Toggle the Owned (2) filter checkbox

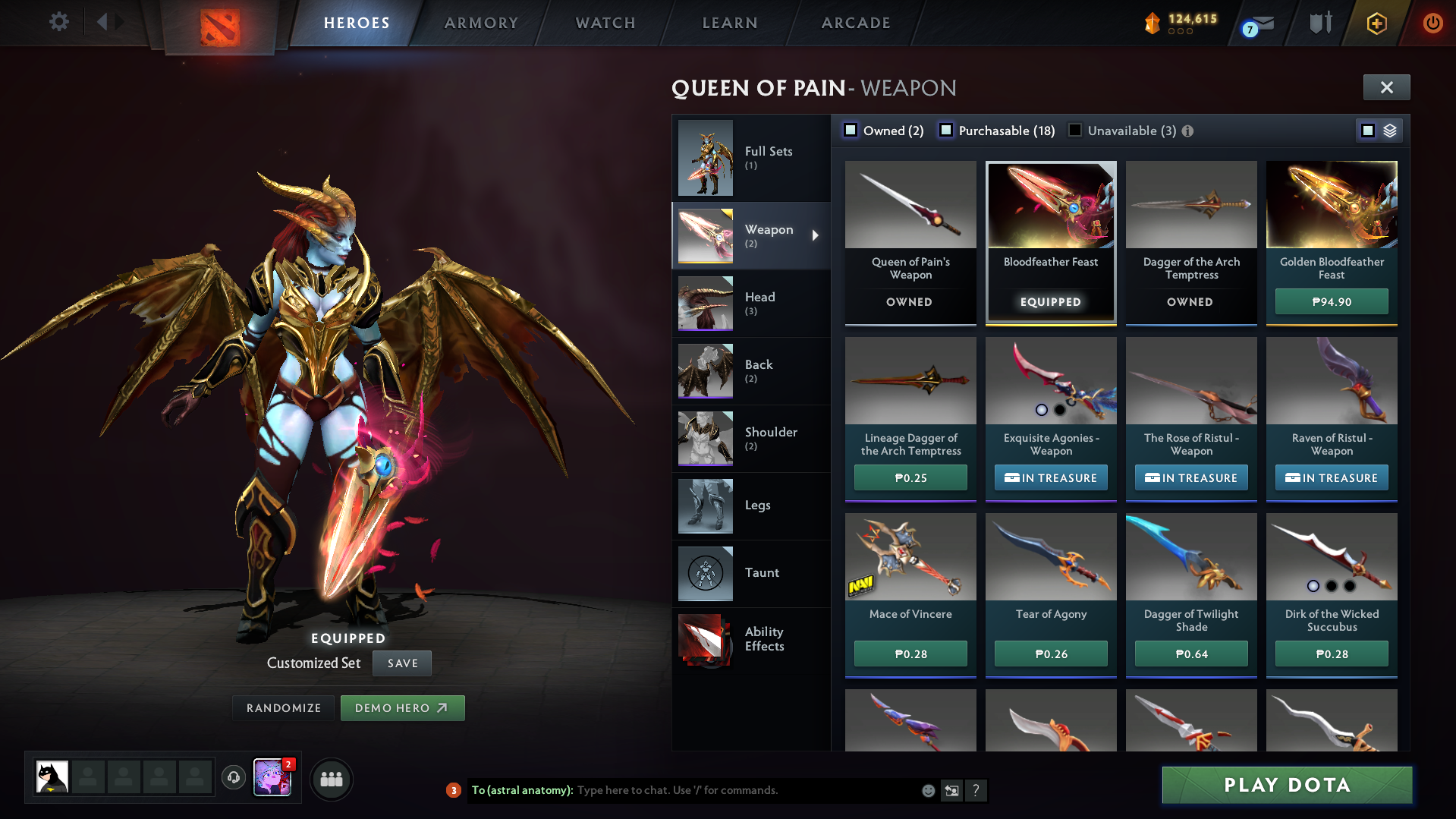851,130
